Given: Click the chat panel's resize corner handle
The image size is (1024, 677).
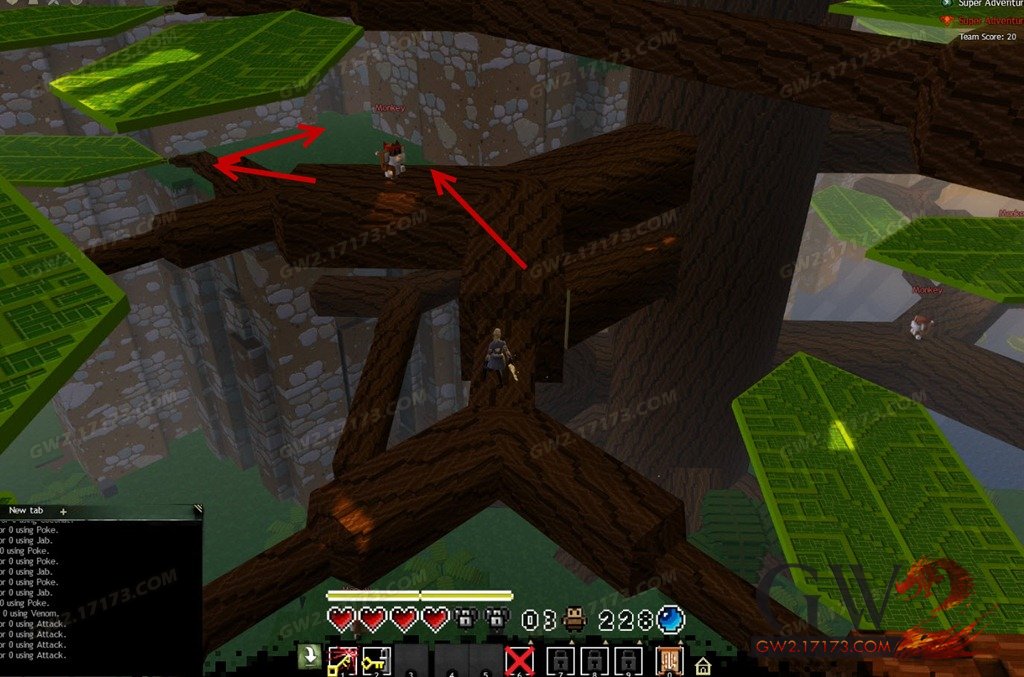Looking at the screenshot, I should tap(197, 509).
